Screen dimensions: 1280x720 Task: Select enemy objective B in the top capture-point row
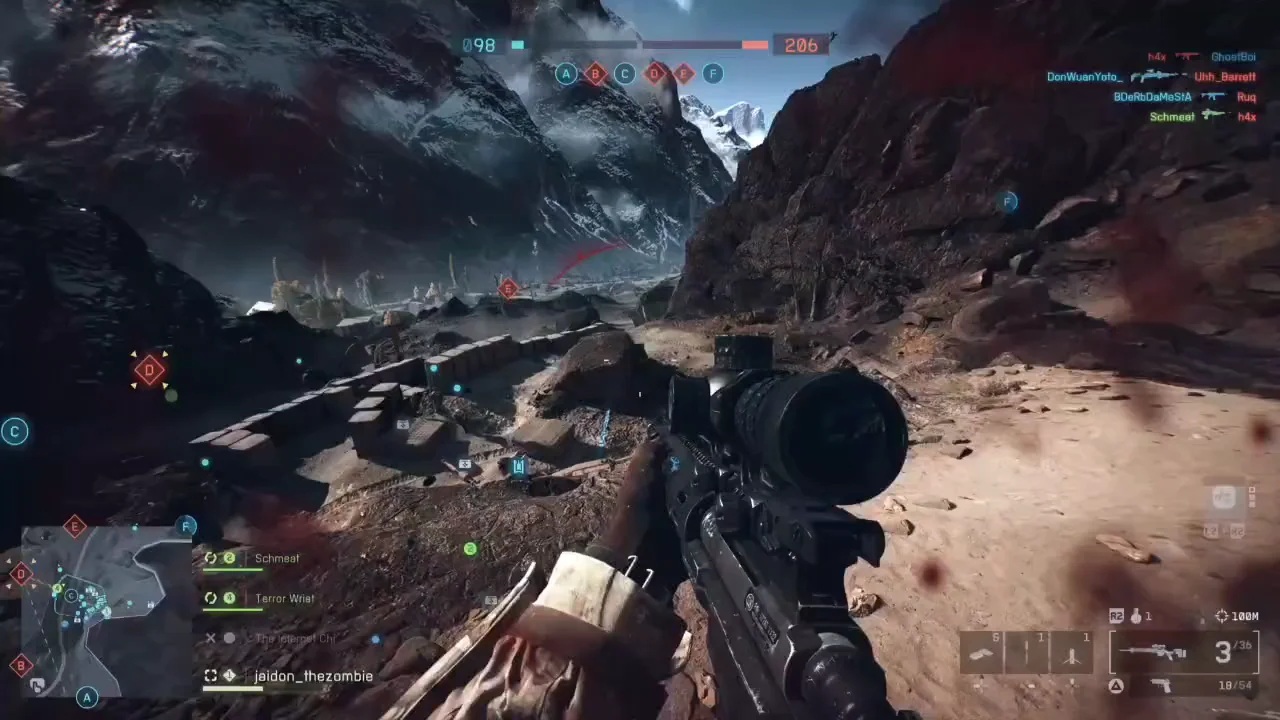[x=596, y=73]
